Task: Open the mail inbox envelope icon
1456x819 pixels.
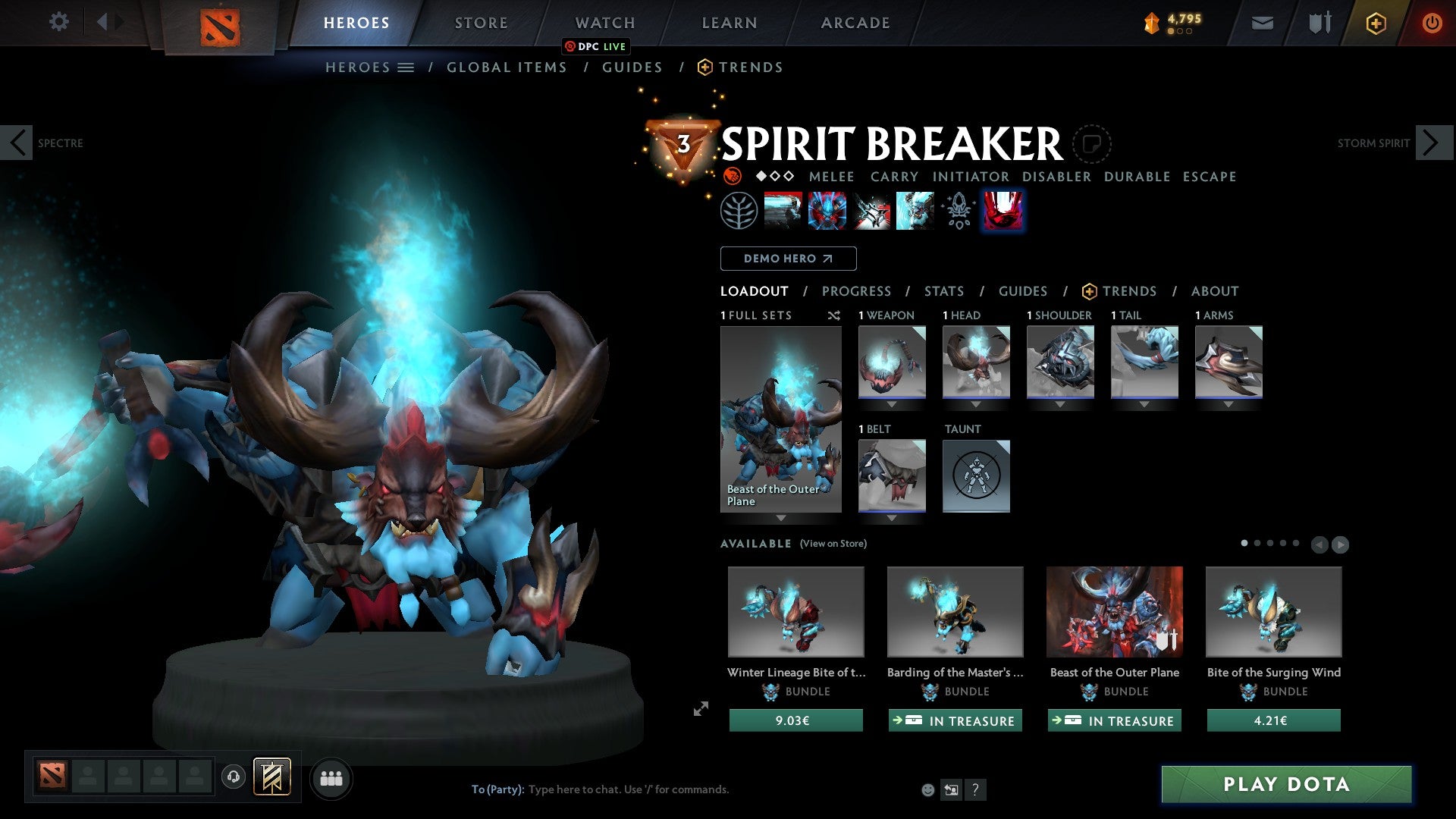Action: click(1263, 23)
